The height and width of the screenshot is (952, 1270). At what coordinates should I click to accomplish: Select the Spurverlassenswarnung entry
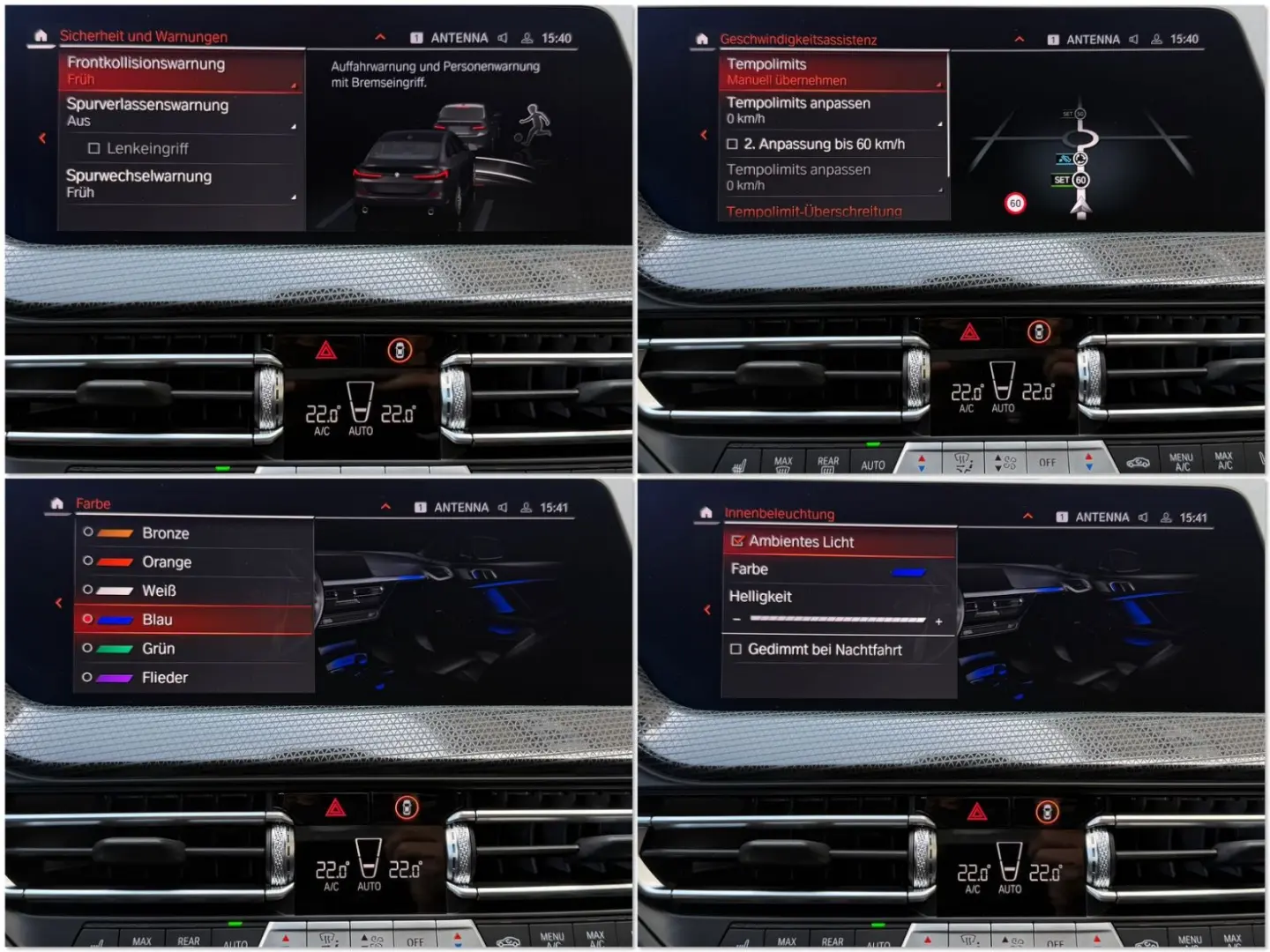(181, 112)
